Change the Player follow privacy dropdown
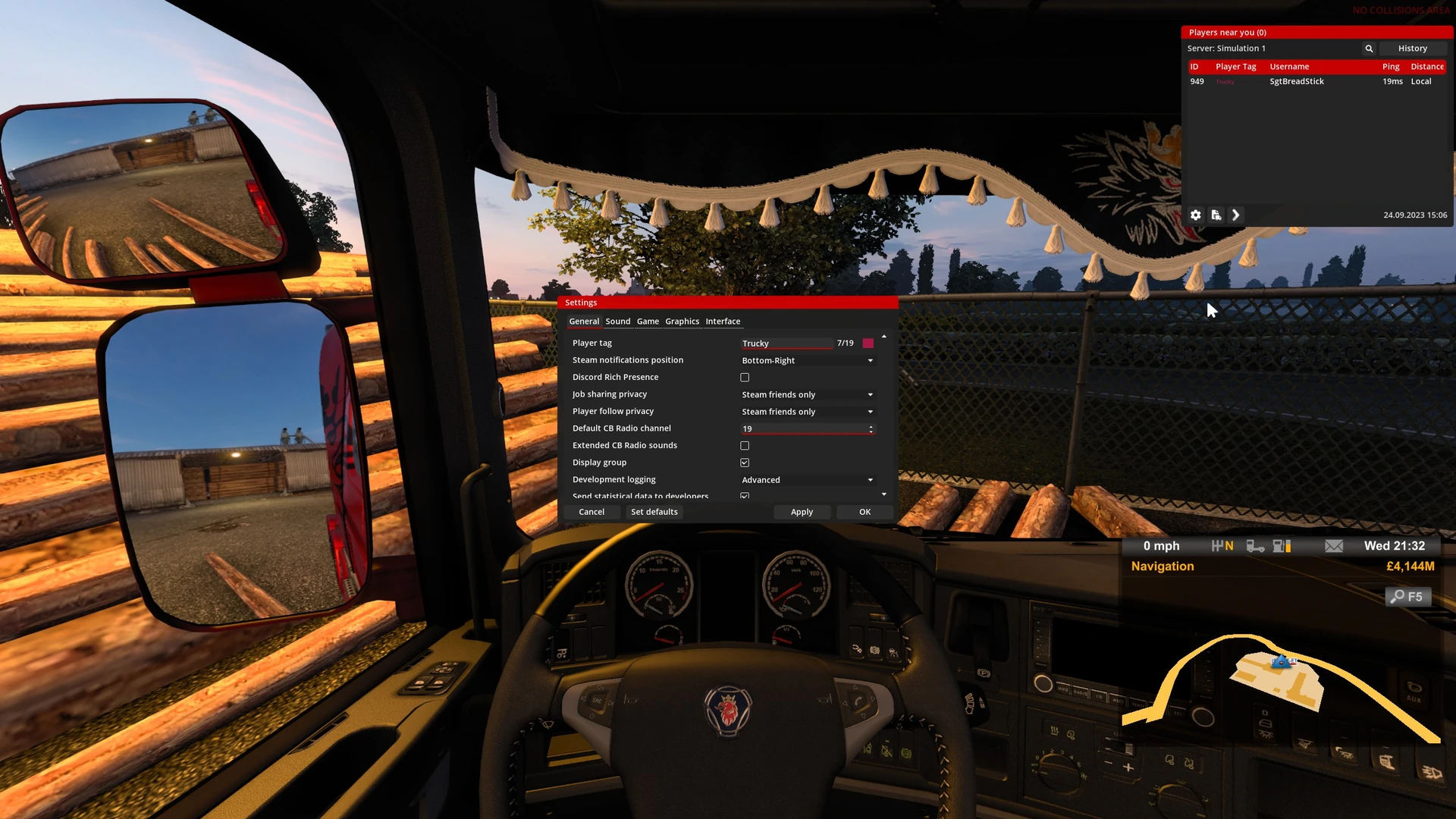The image size is (1456, 819). point(807,412)
